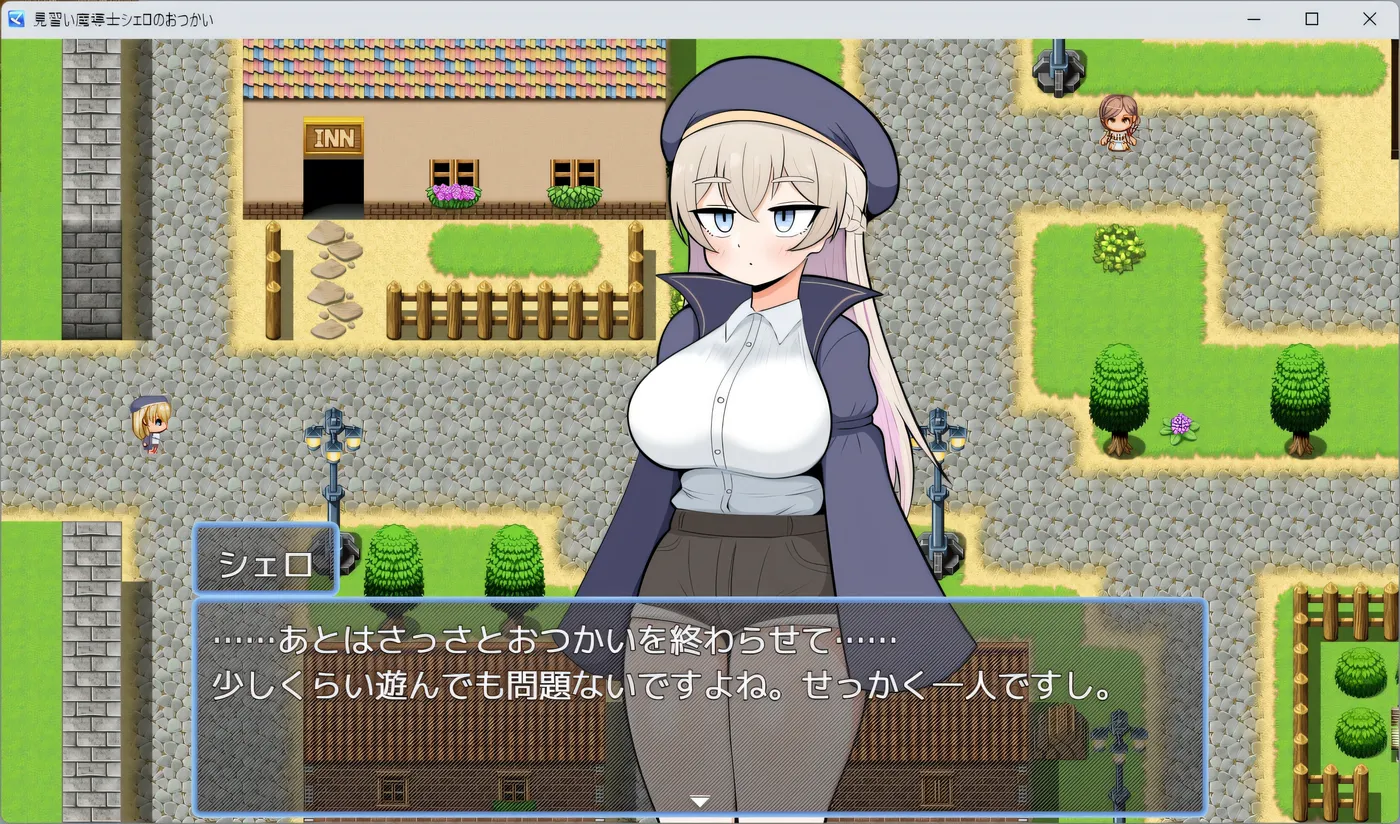Click the INN sign on the building
Screen dimensions: 1400x824
click(333, 137)
